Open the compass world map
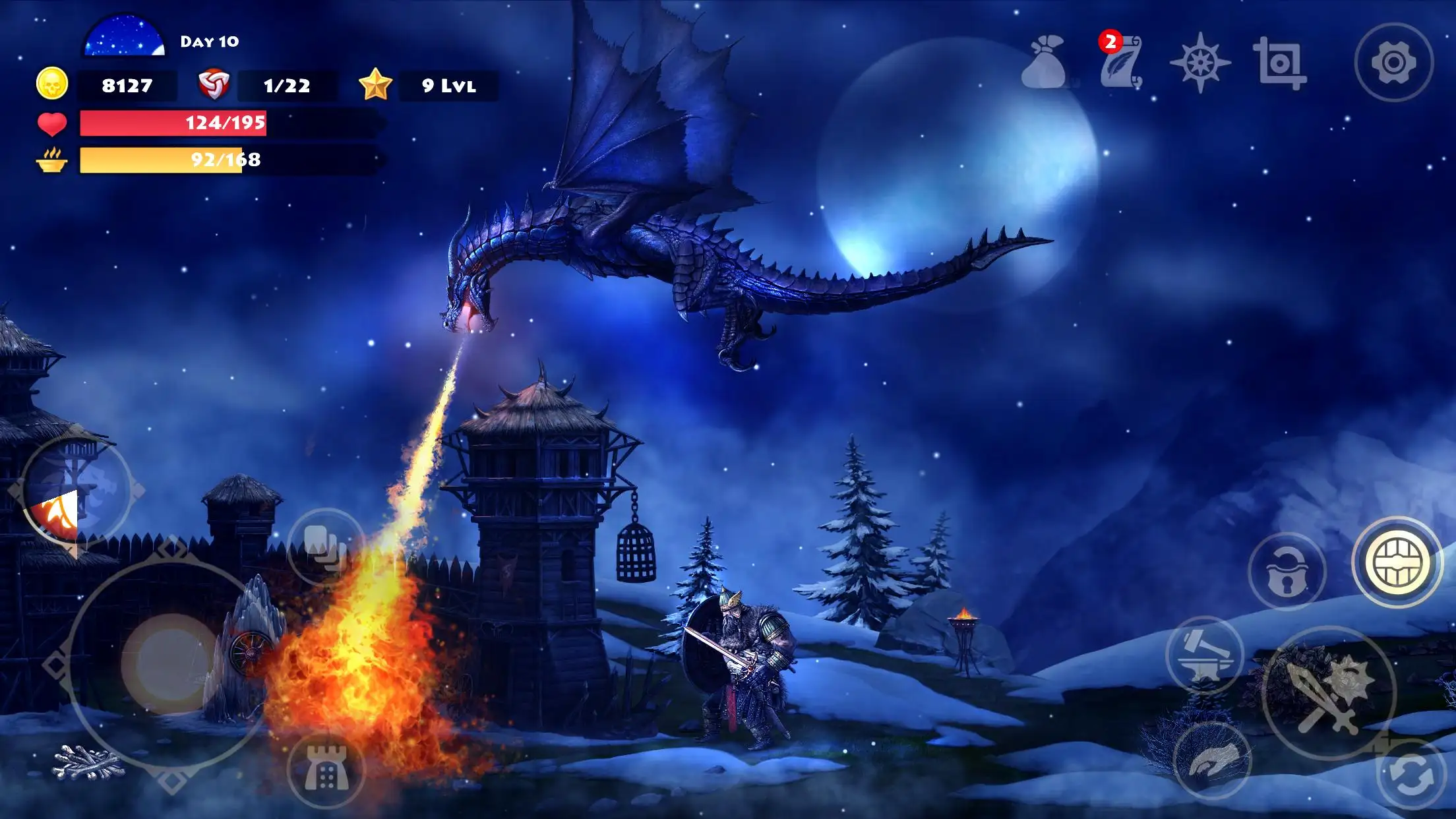 pyautogui.click(x=1201, y=61)
